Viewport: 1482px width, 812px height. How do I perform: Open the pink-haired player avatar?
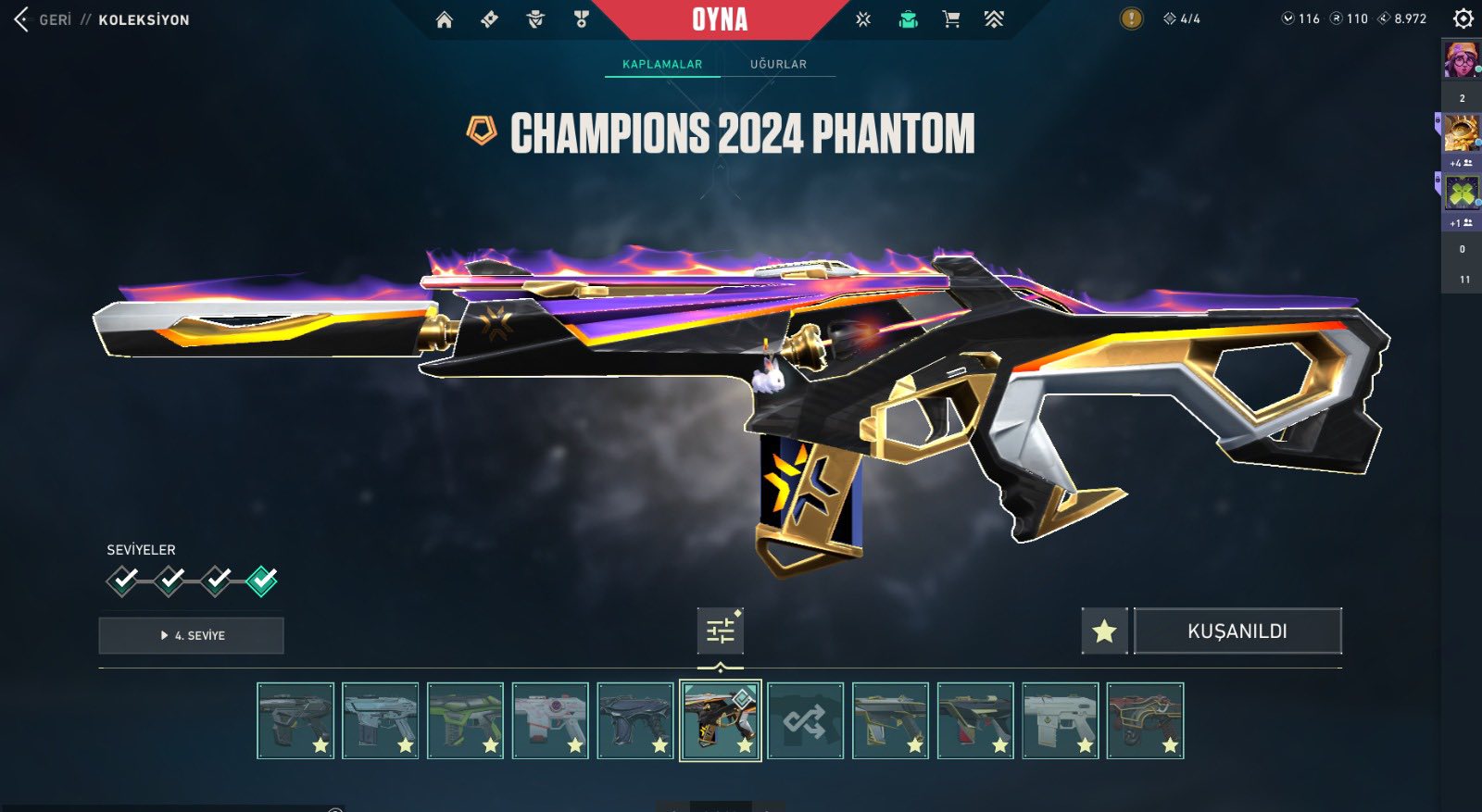[x=1462, y=60]
